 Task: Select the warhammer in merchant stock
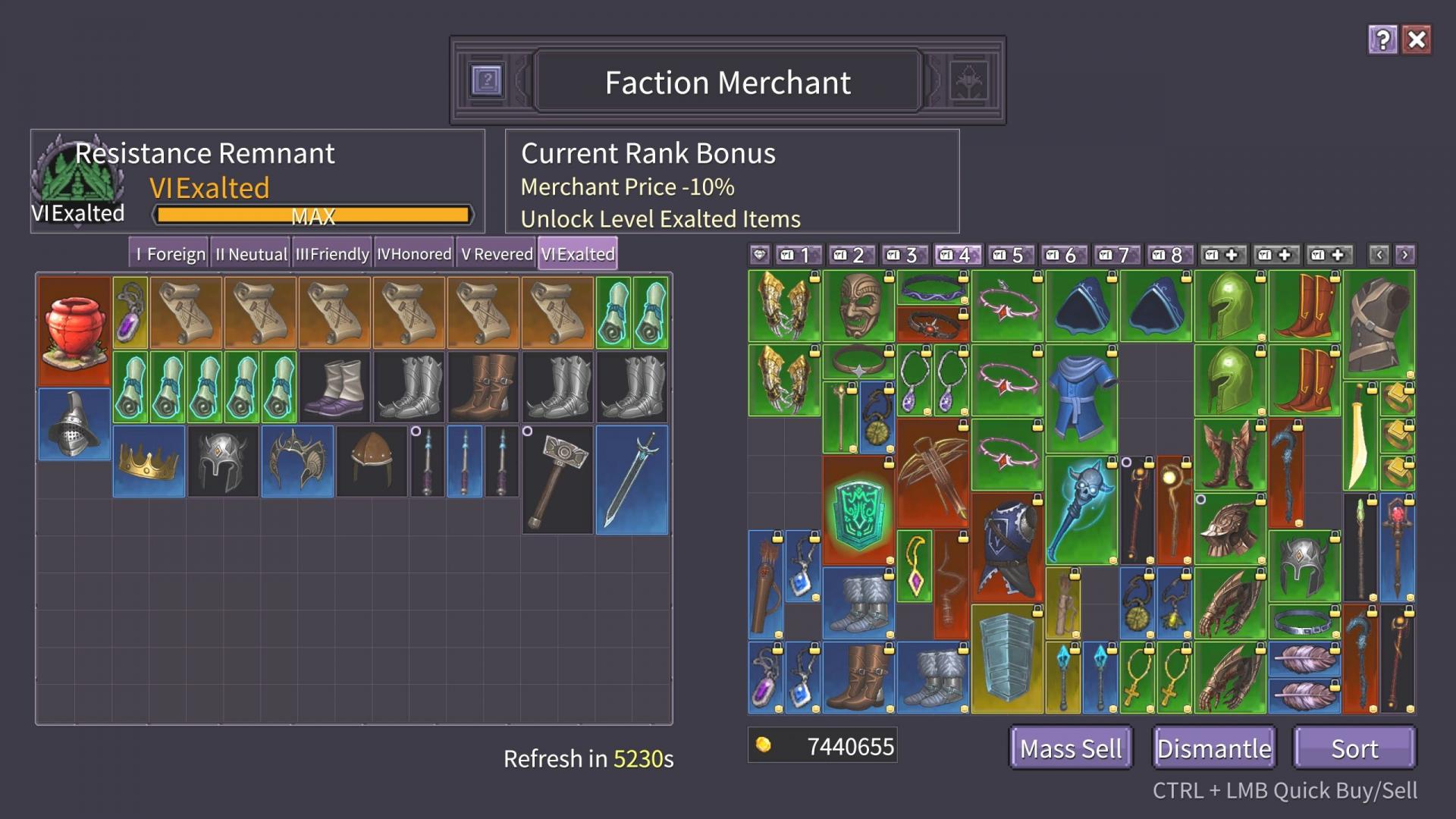pyautogui.click(x=557, y=479)
